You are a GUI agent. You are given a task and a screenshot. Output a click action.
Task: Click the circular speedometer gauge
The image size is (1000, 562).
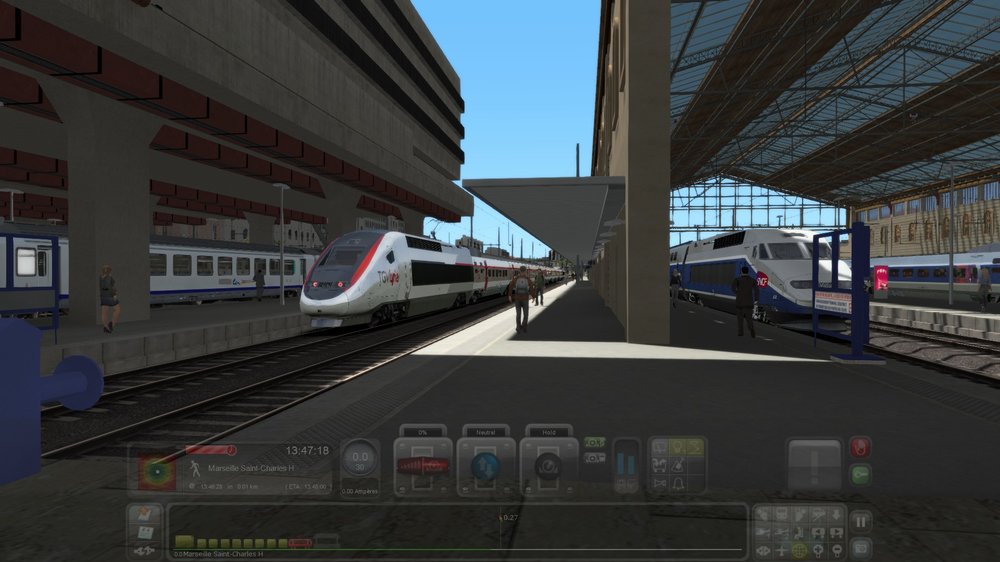pyautogui.click(x=360, y=459)
